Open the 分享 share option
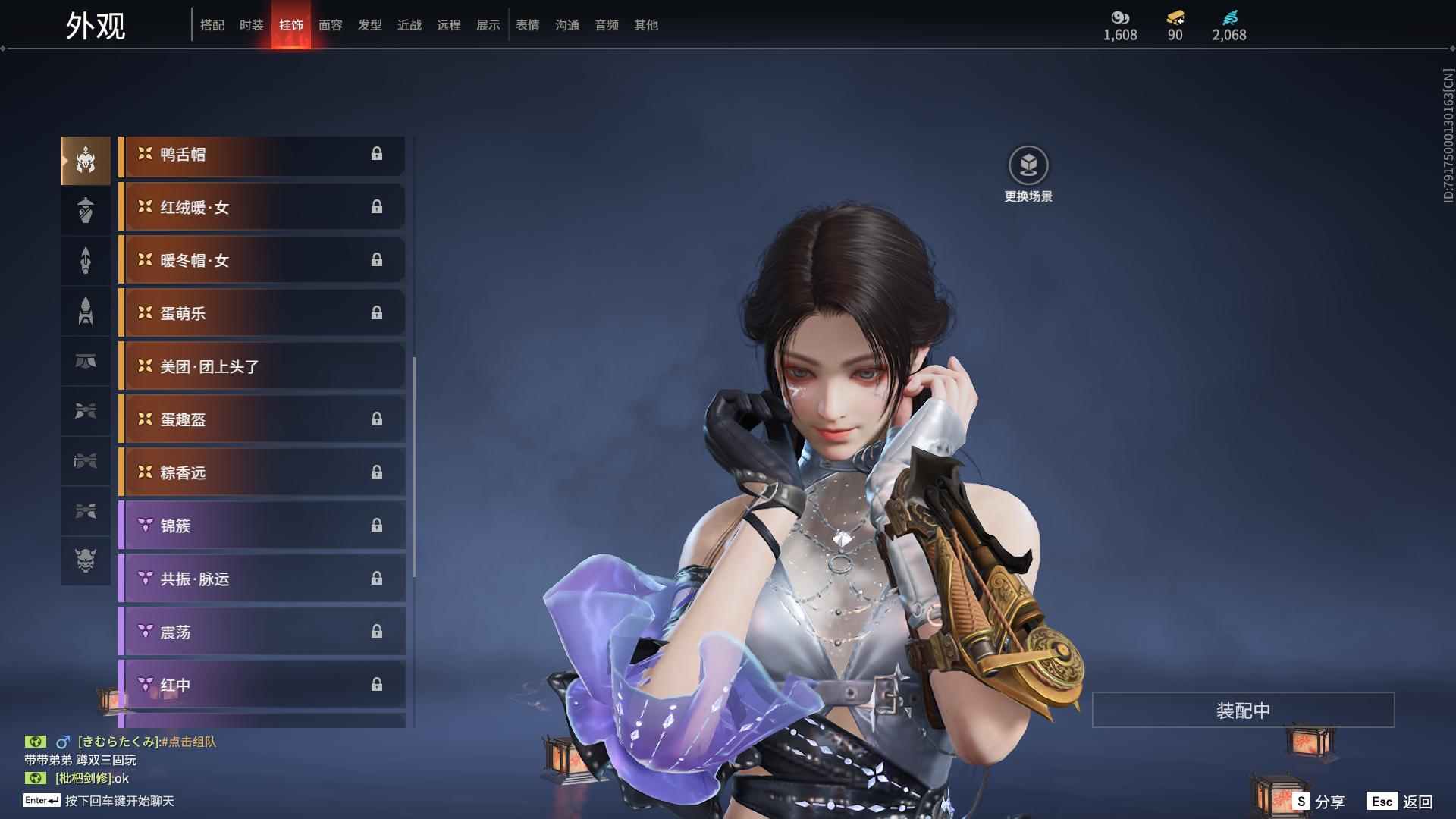 pyautogui.click(x=1319, y=802)
